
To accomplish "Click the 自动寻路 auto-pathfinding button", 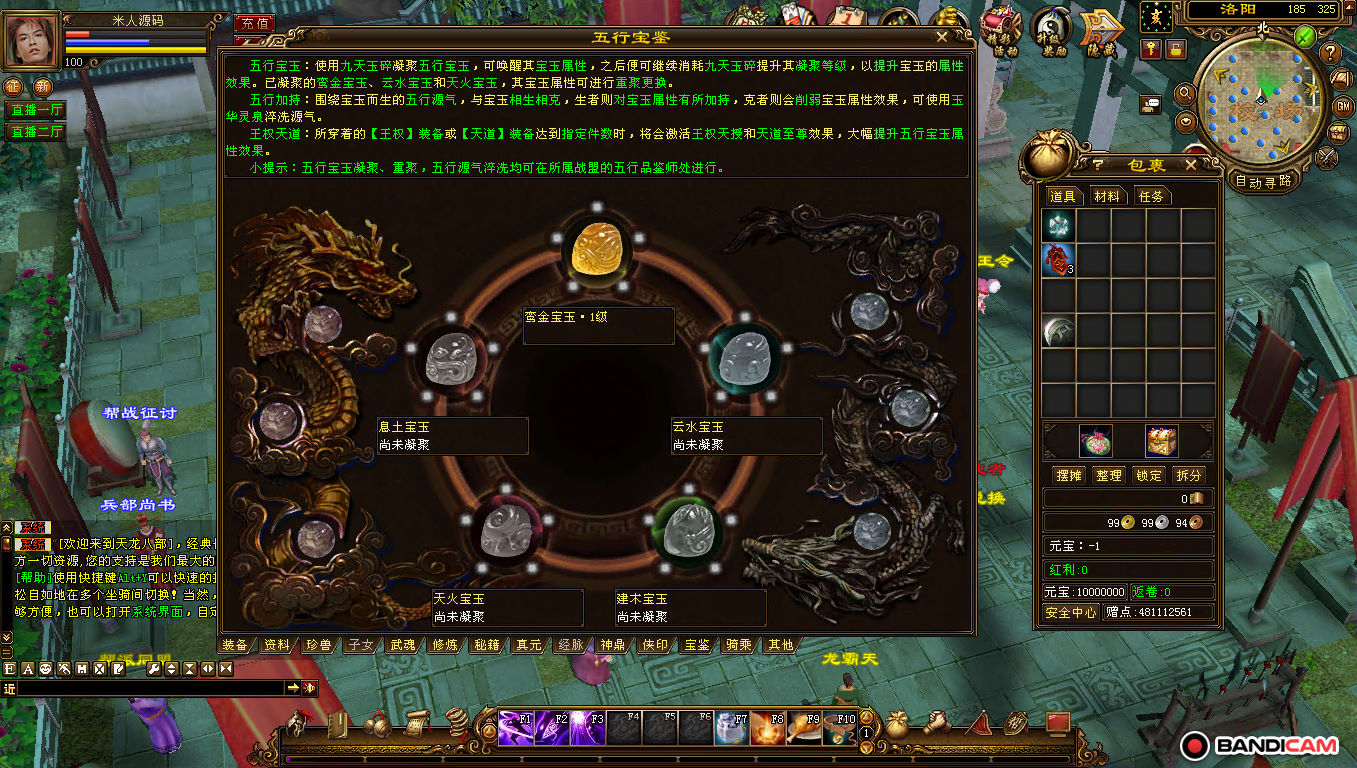I will pos(1264,182).
